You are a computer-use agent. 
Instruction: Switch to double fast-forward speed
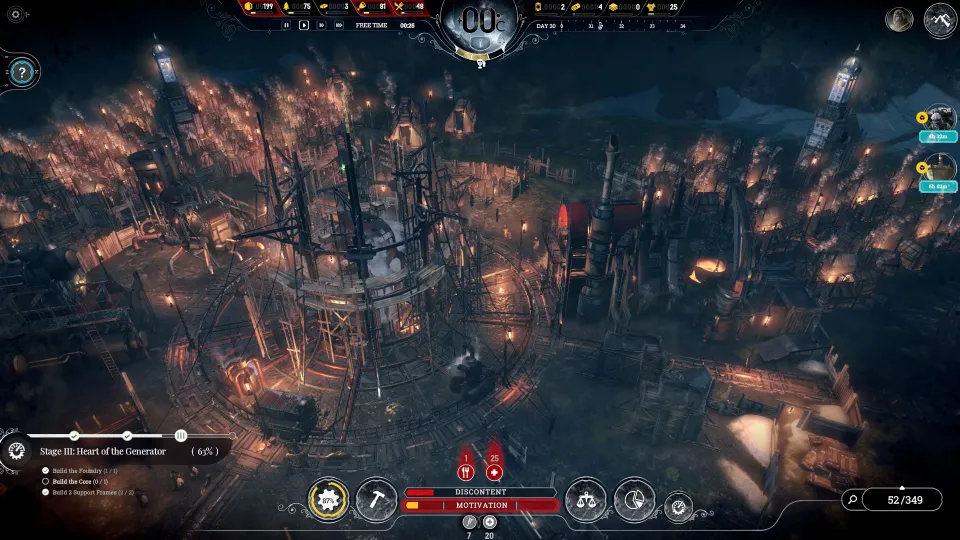[320, 25]
